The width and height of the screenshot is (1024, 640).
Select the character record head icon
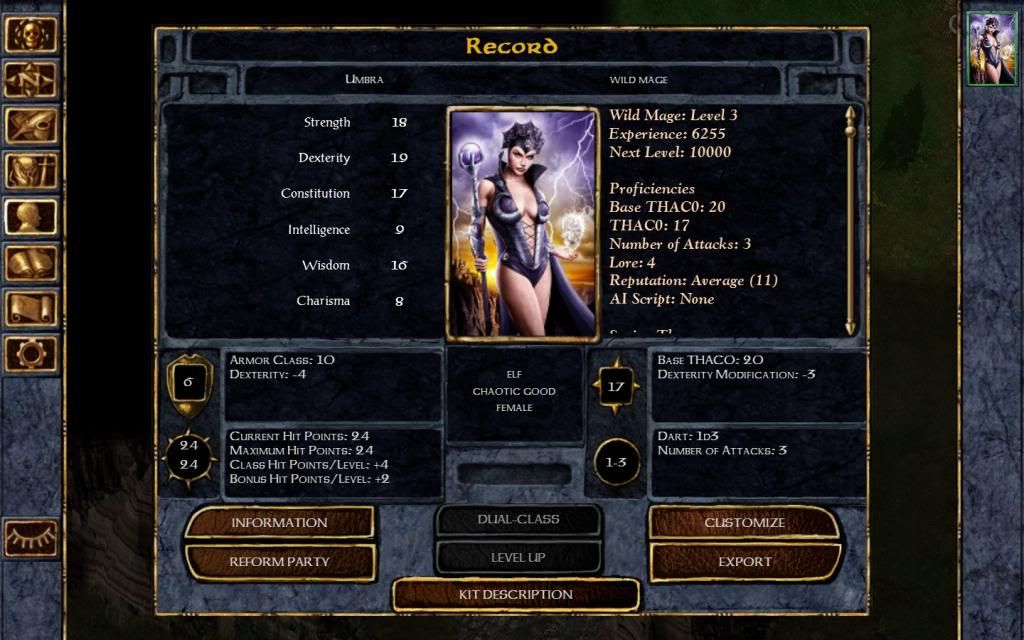coord(30,217)
